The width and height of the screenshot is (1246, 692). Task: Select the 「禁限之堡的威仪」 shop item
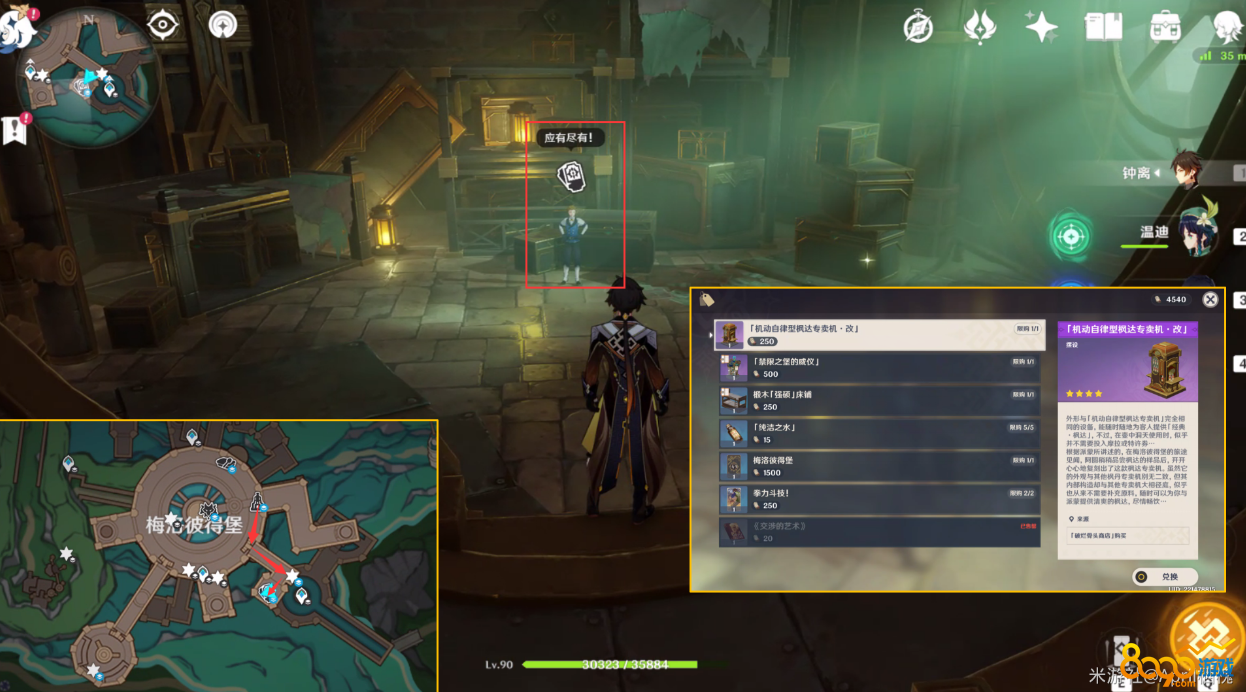[x=880, y=368]
